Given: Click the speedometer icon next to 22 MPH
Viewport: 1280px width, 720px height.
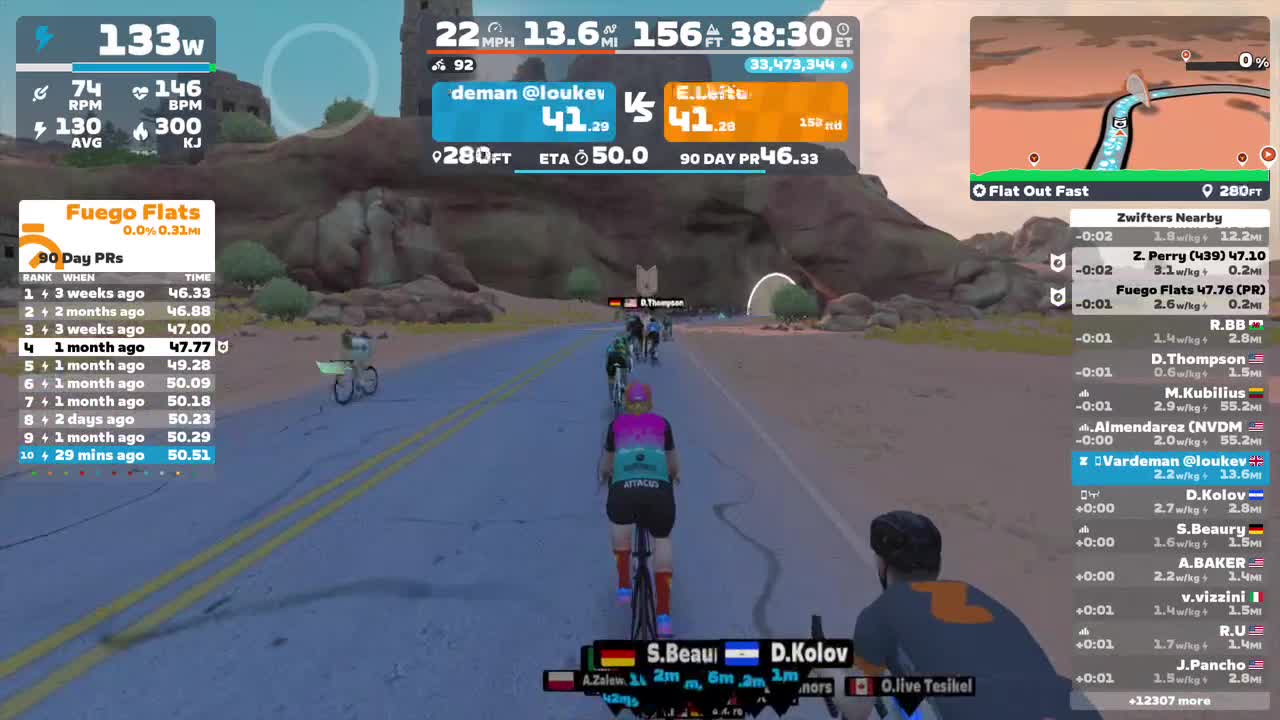Looking at the screenshot, I should coord(496,28).
